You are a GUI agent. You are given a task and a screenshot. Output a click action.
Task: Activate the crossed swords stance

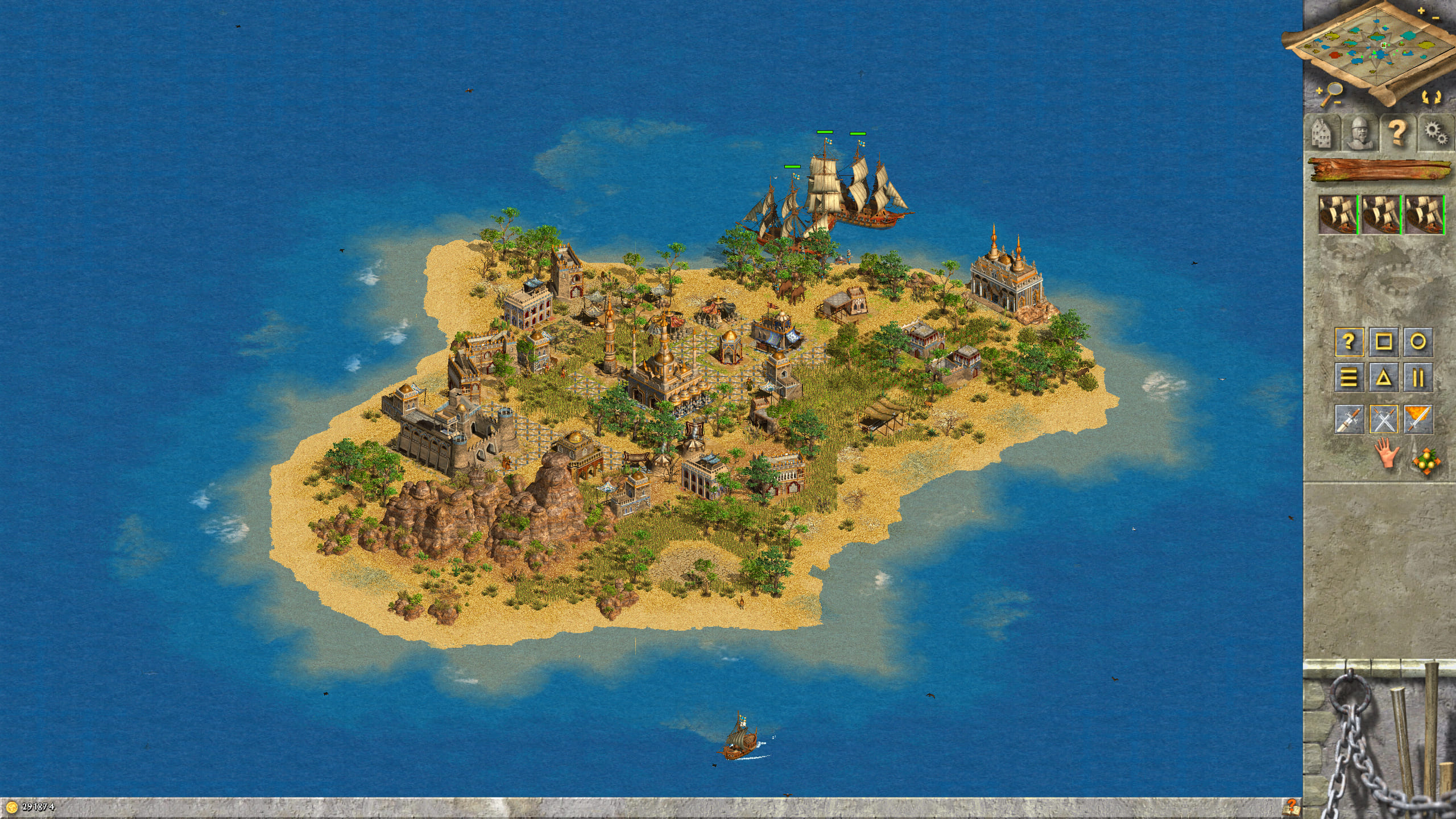pos(1383,420)
